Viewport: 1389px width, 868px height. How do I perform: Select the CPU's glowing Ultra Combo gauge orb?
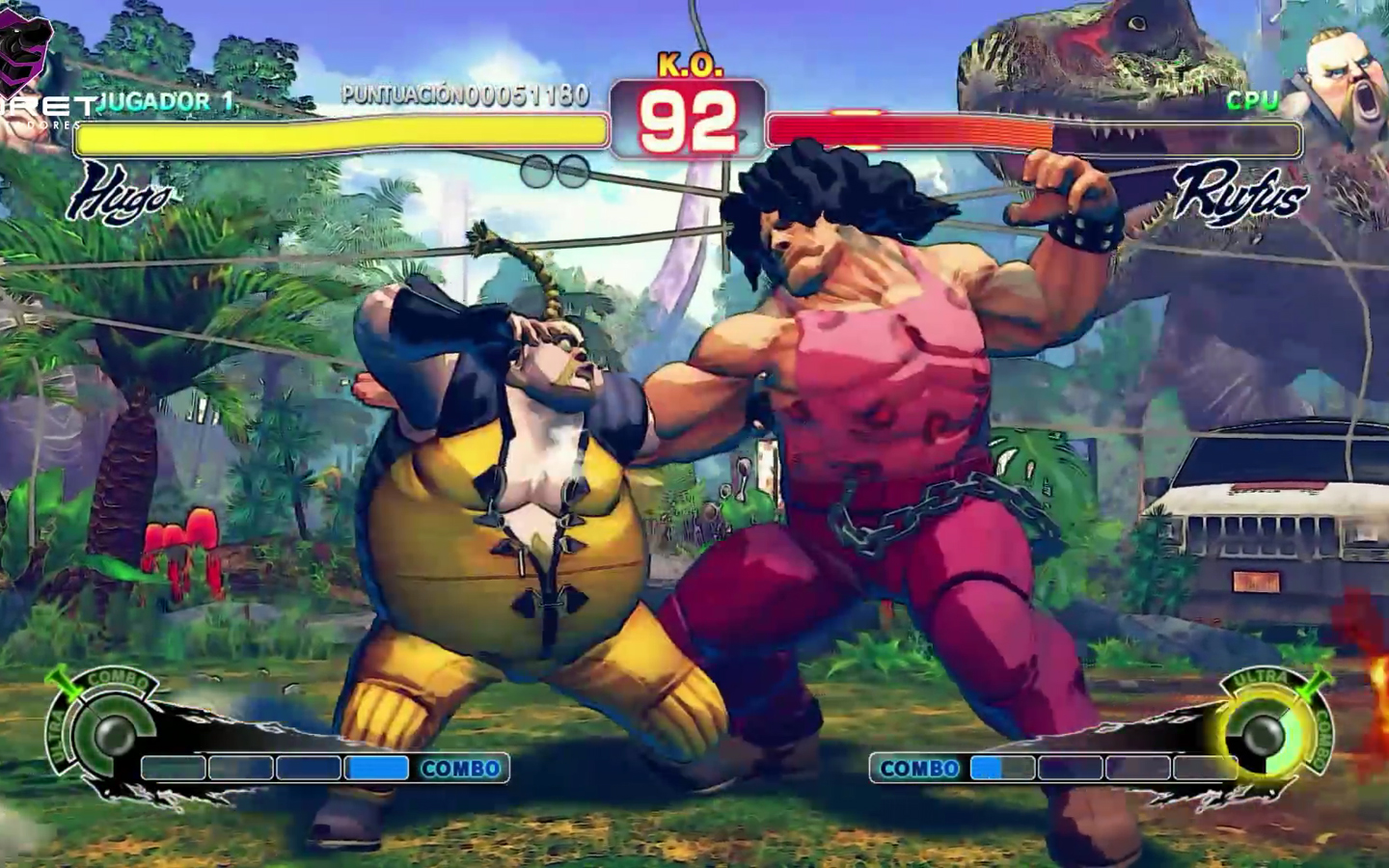click(1265, 737)
